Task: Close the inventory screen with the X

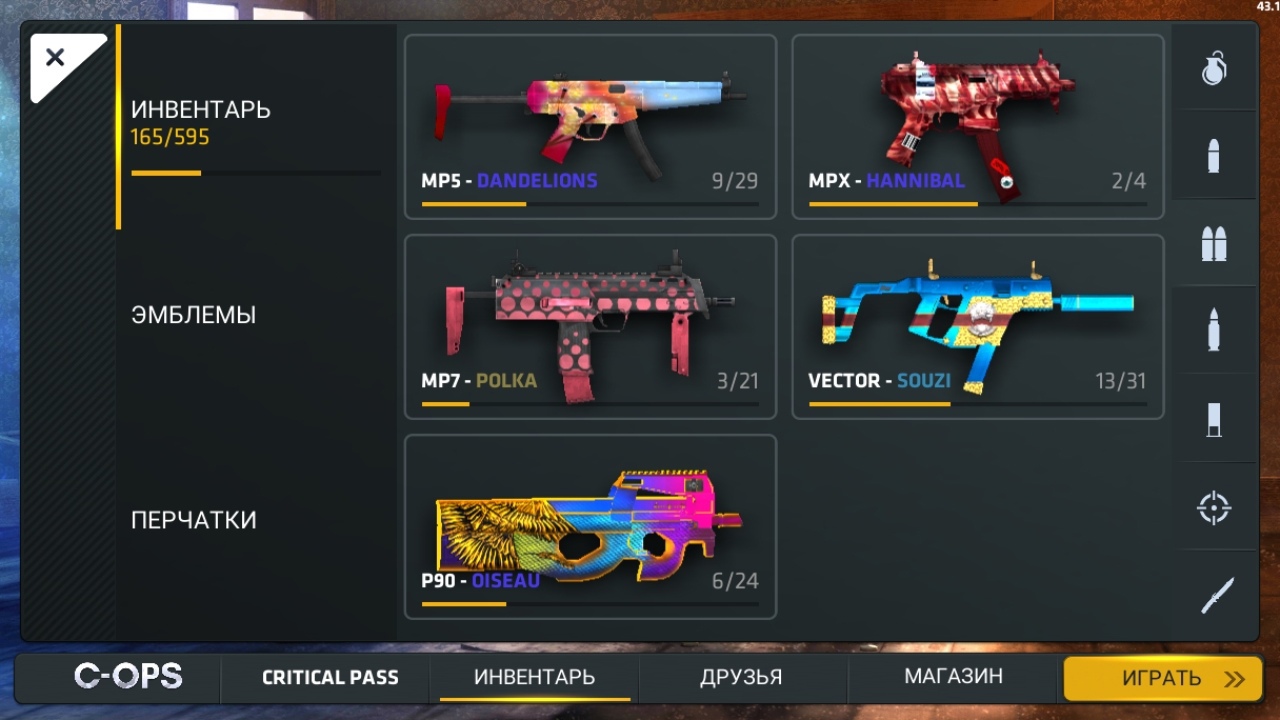Action: [56, 58]
